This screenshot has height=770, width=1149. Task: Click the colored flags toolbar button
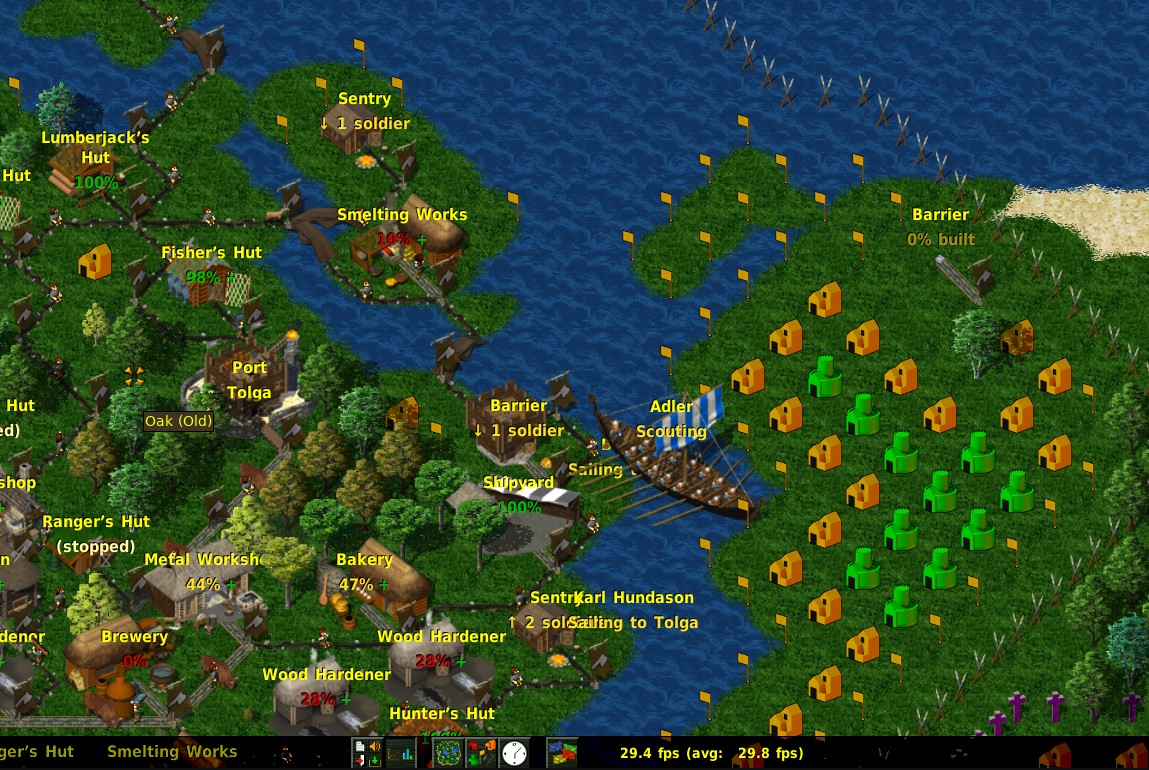coord(563,753)
